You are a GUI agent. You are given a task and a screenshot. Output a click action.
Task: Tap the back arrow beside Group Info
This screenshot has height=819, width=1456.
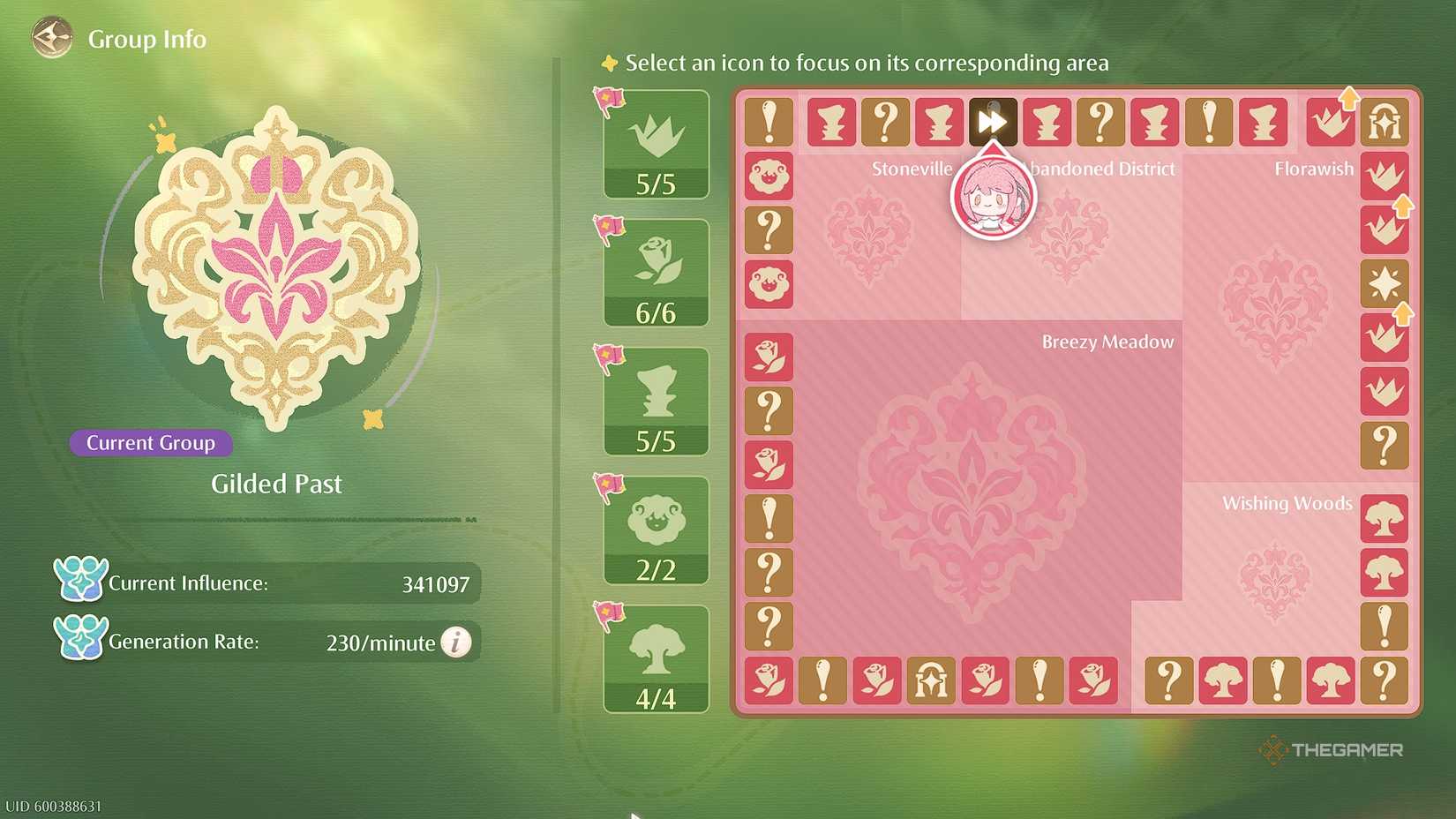(x=50, y=37)
